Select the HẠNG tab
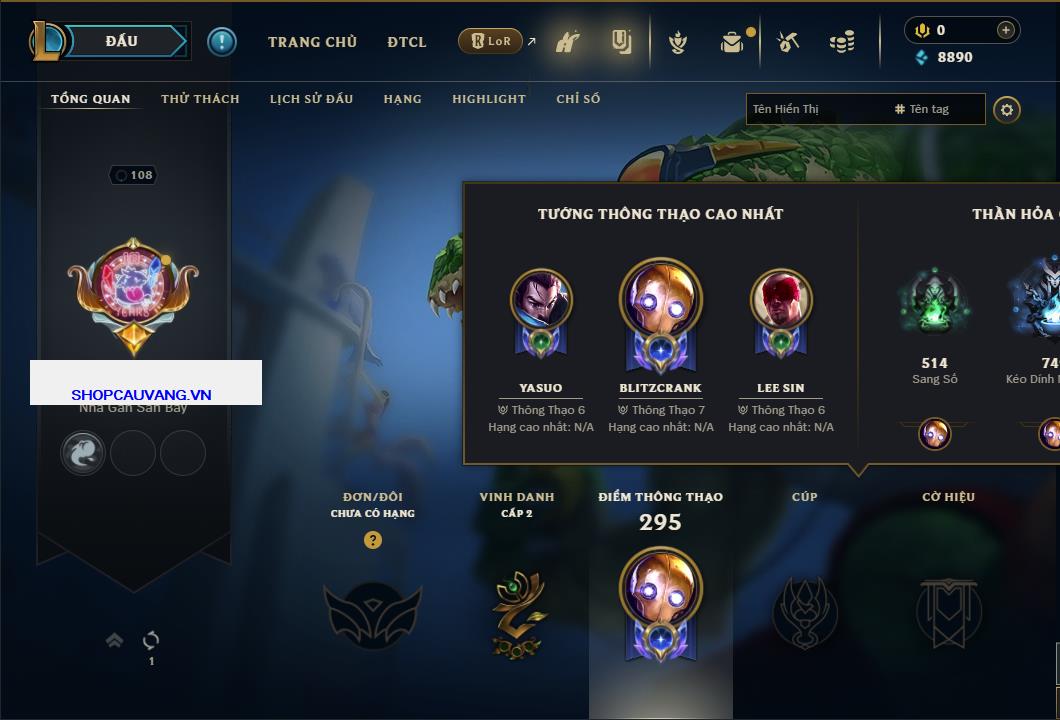This screenshot has height=720, width=1060. pos(402,99)
